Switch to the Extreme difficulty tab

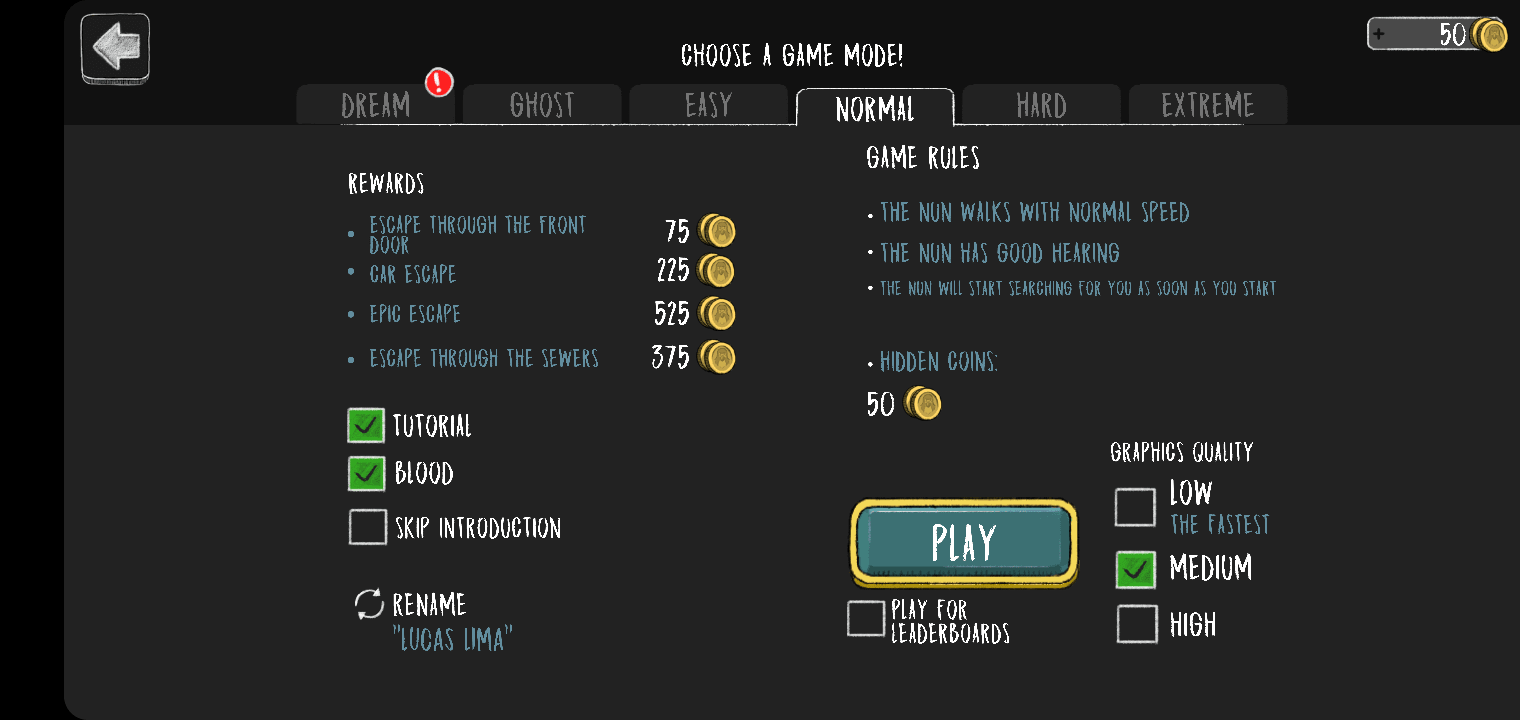pos(1208,104)
